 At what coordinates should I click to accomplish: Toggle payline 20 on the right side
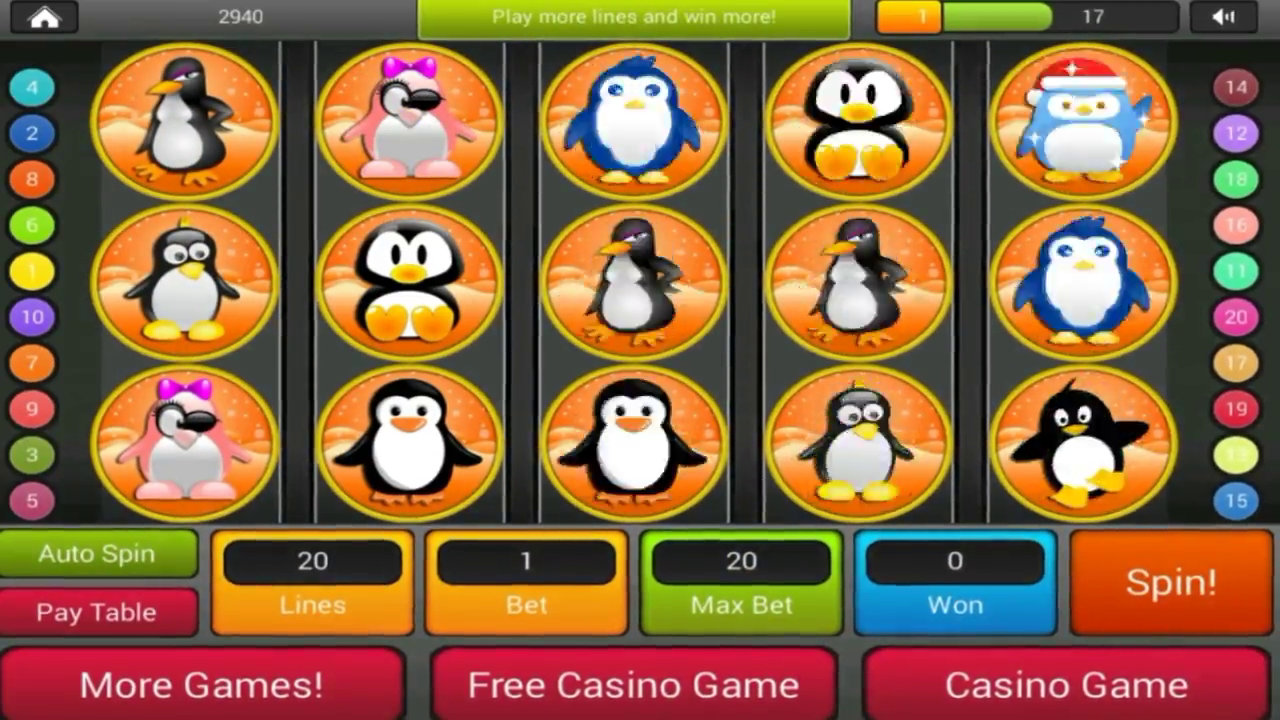[x=1234, y=317]
